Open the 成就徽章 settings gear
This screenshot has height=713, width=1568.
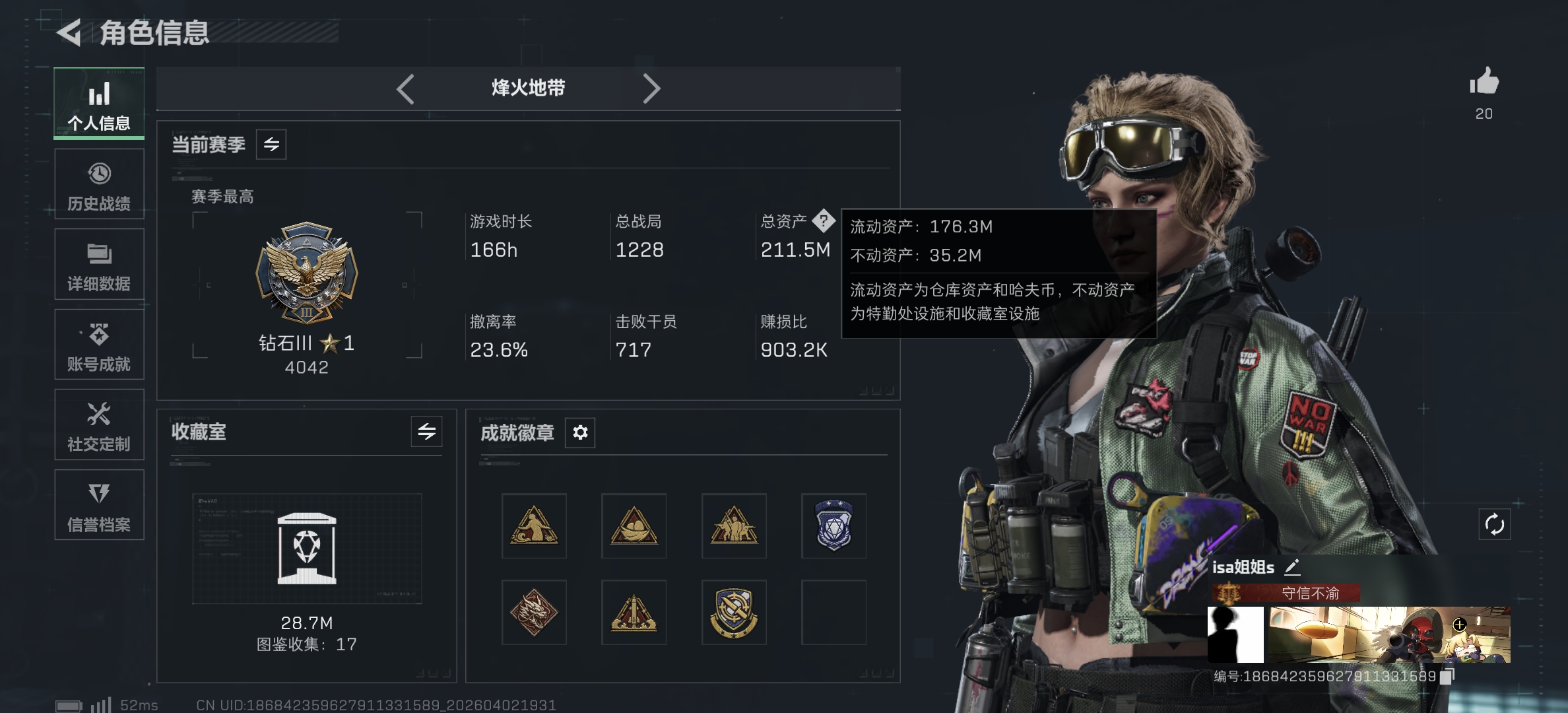click(580, 432)
